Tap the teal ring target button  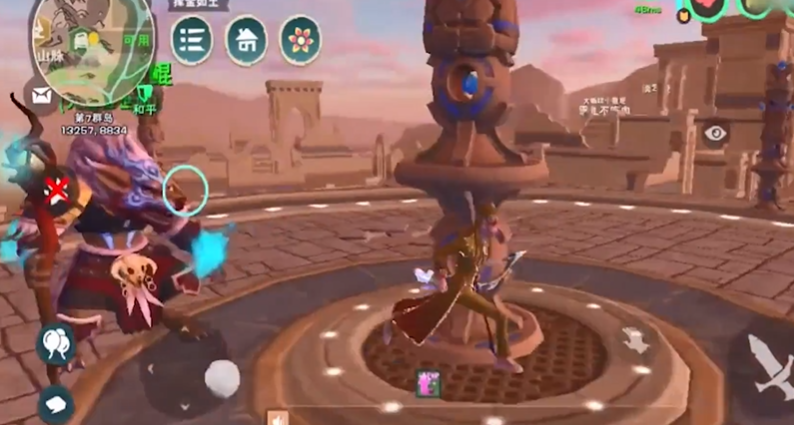point(185,189)
